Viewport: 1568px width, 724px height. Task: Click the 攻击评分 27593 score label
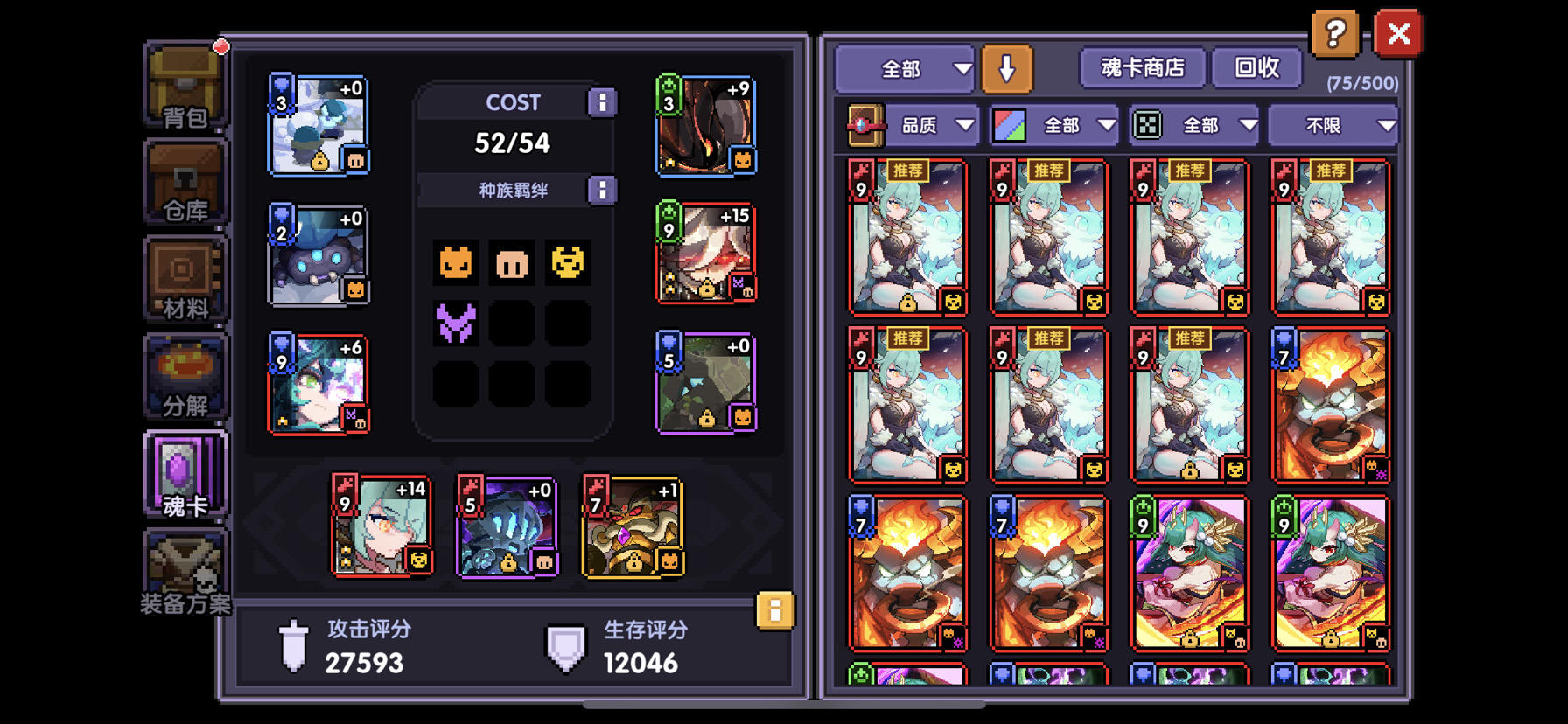pos(363,647)
